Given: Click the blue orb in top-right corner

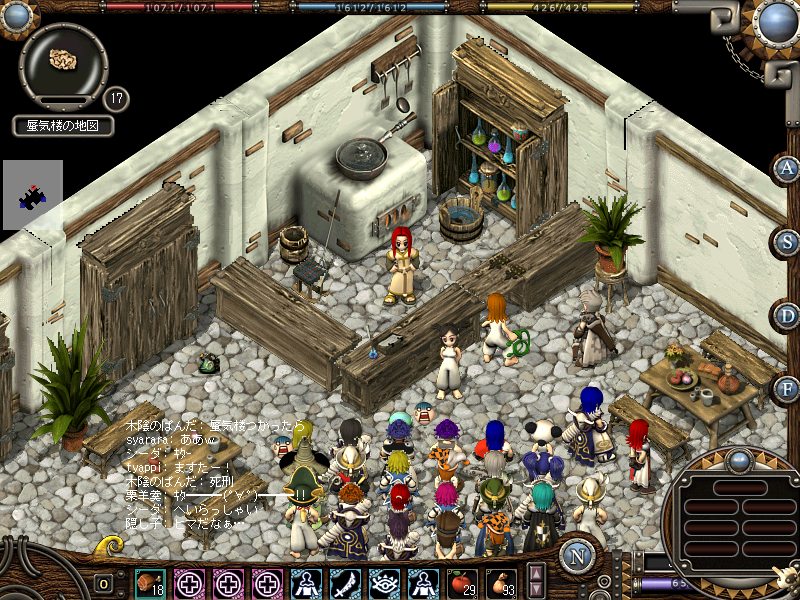Looking at the screenshot, I should pos(776,21).
